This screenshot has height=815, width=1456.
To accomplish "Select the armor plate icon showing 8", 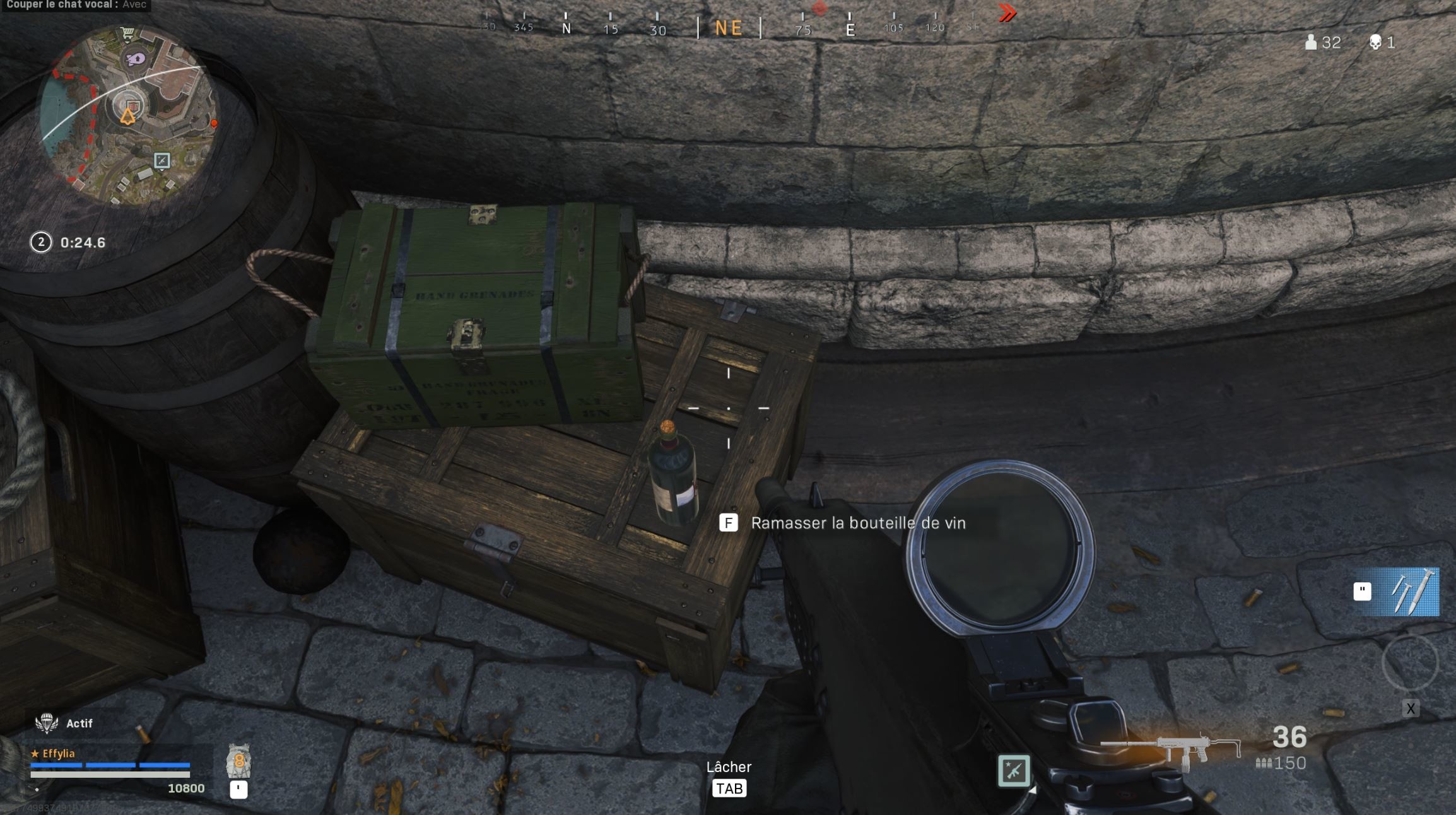I will click(238, 761).
